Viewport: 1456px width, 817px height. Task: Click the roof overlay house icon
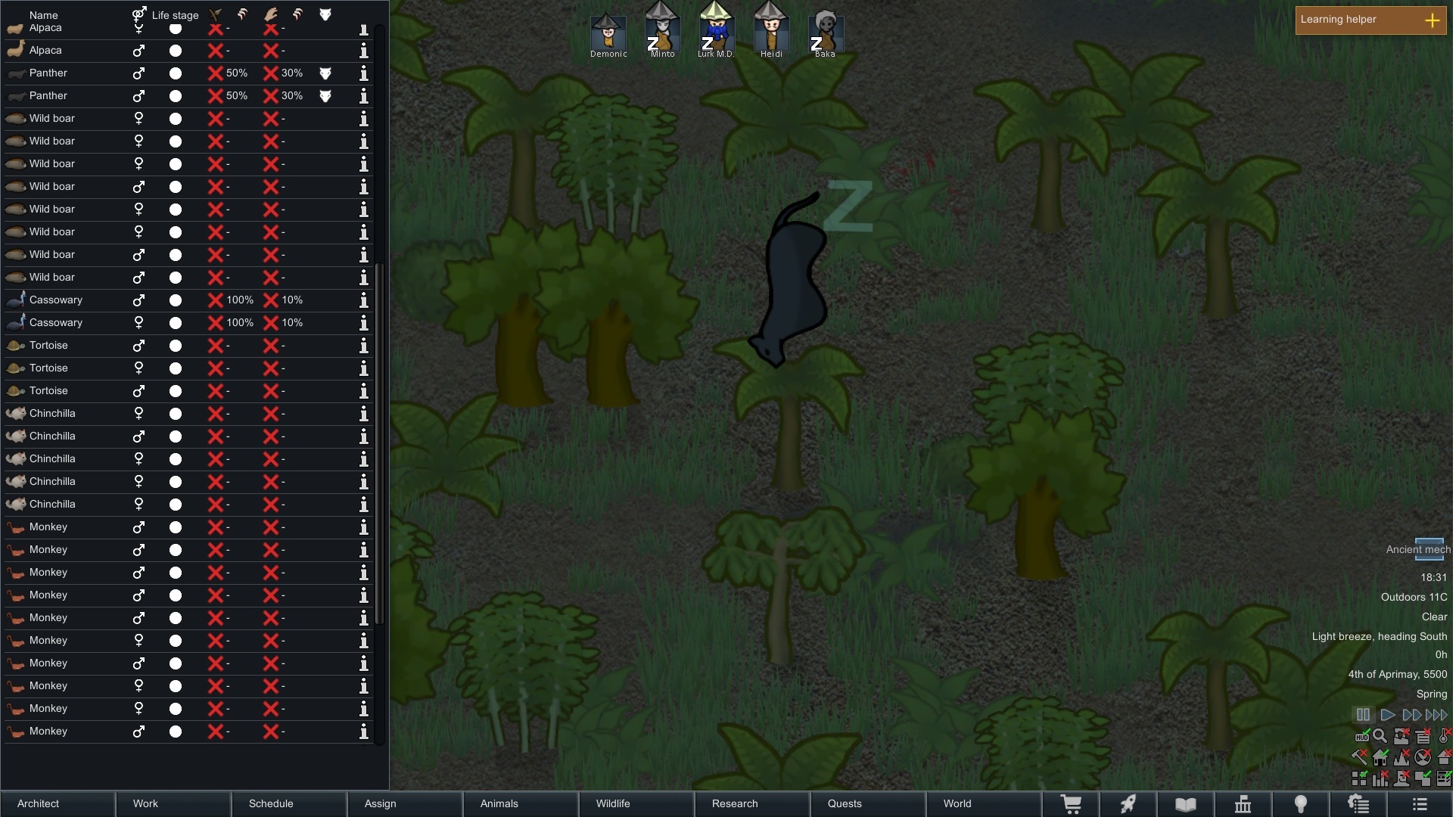tap(1443, 757)
